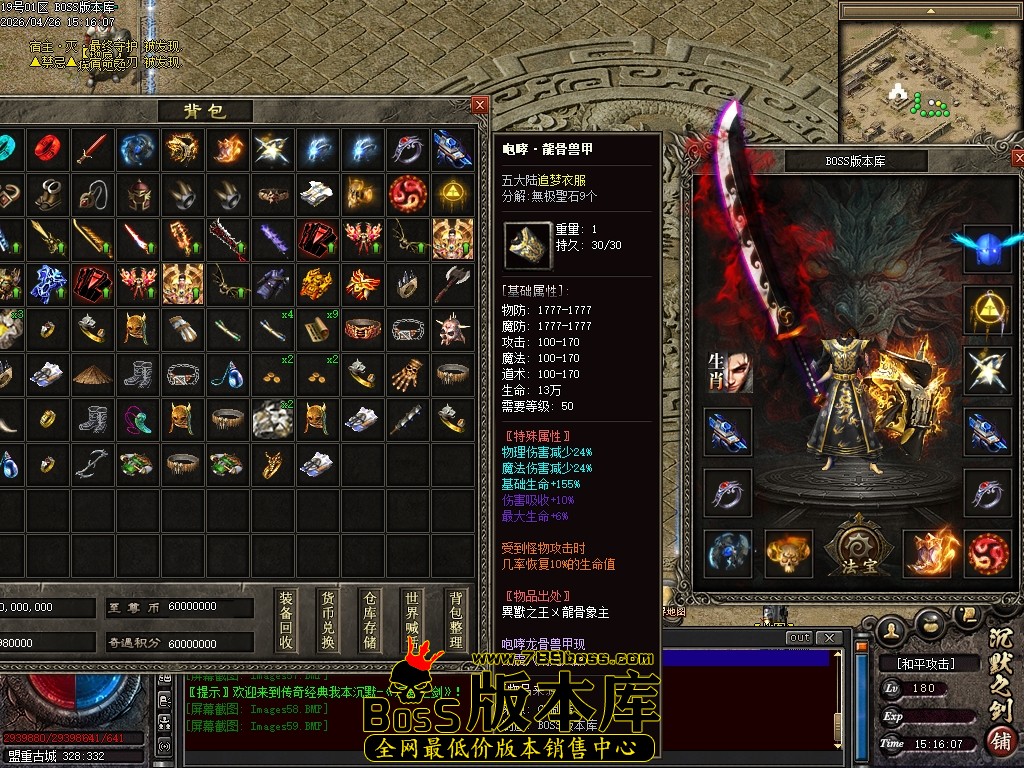
Task: Select the golden flaming skull equipment slot
Action: (788, 554)
